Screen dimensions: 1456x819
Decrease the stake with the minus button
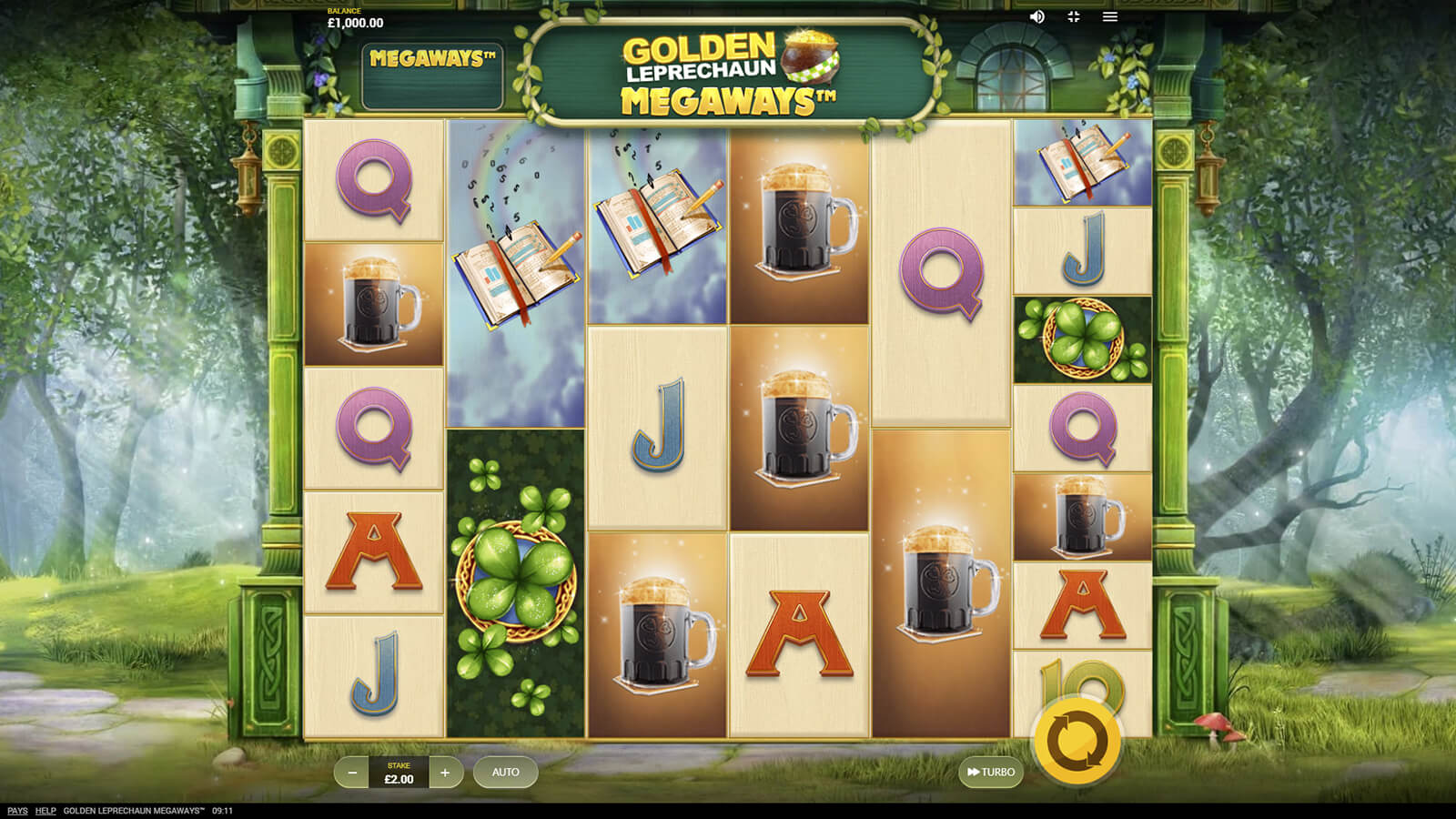coord(352,773)
